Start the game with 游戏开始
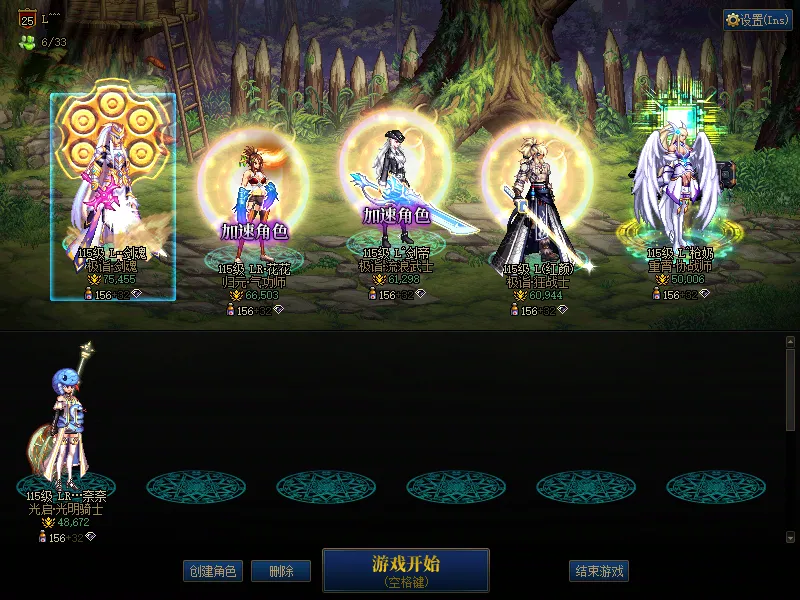This screenshot has width=800, height=600. click(405, 569)
